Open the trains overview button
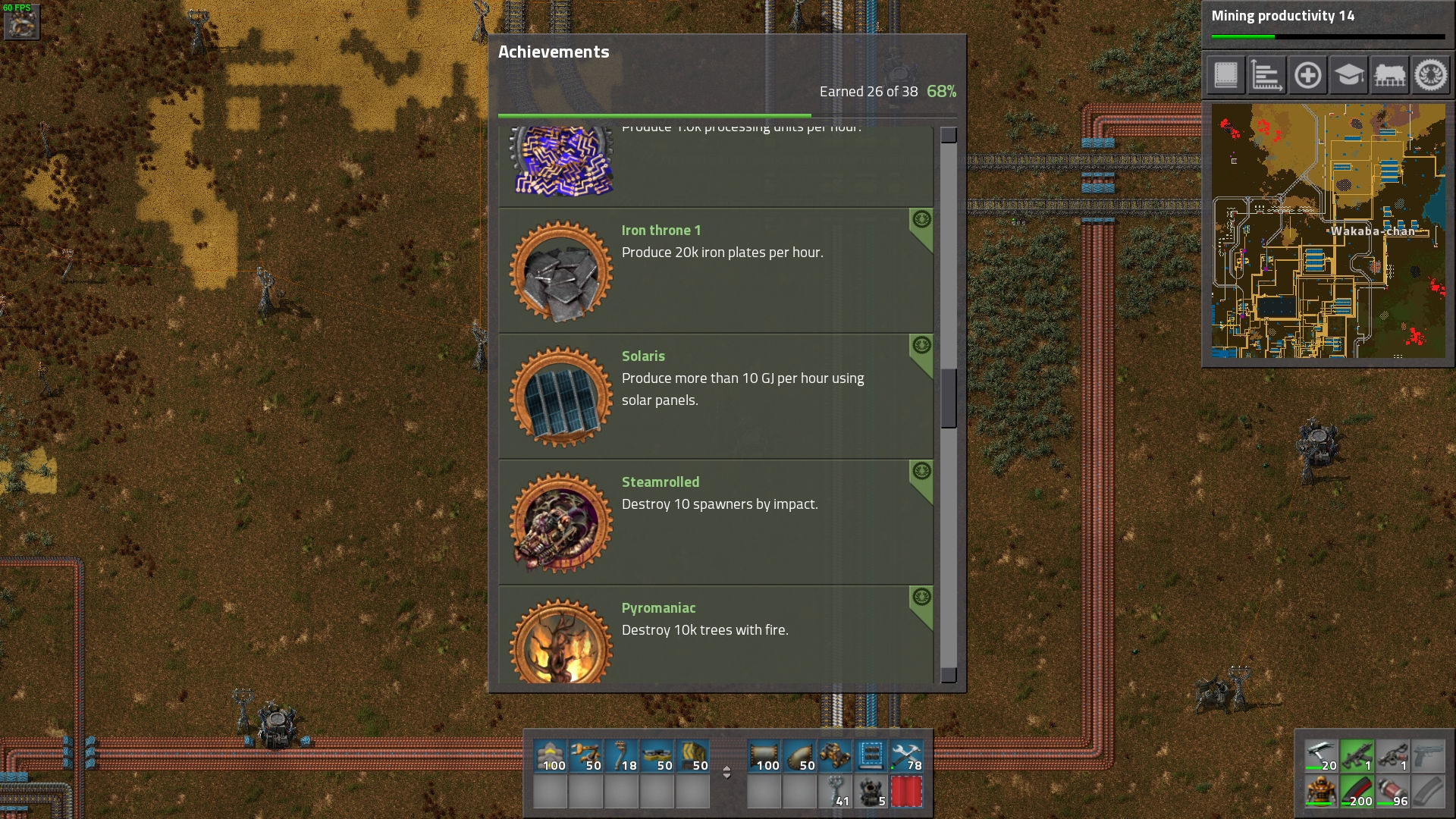This screenshot has height=819, width=1456. pyautogui.click(x=1389, y=75)
